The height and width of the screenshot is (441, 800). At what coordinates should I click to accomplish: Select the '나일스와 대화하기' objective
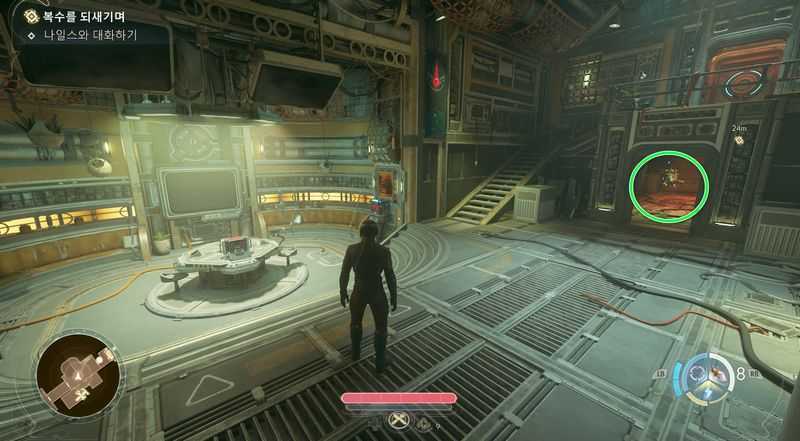pyautogui.click(x=88, y=35)
